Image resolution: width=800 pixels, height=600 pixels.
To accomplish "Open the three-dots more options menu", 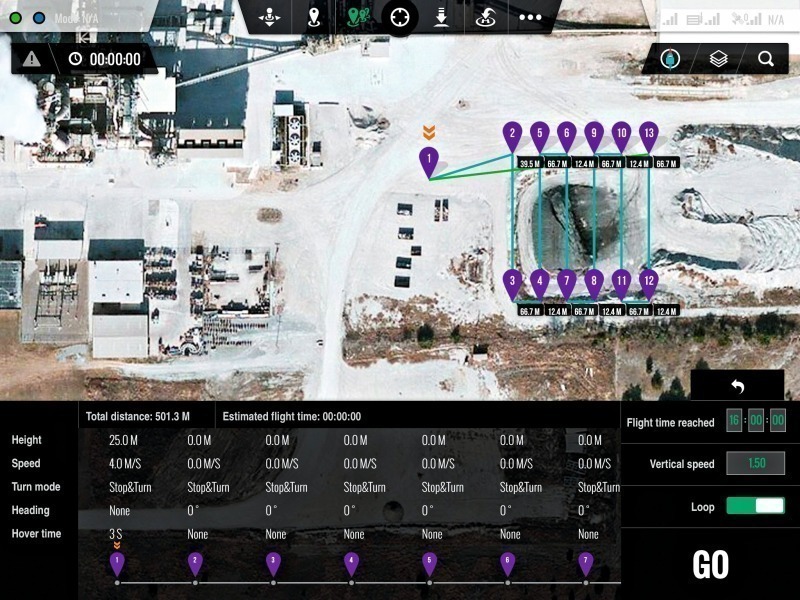I will point(530,17).
